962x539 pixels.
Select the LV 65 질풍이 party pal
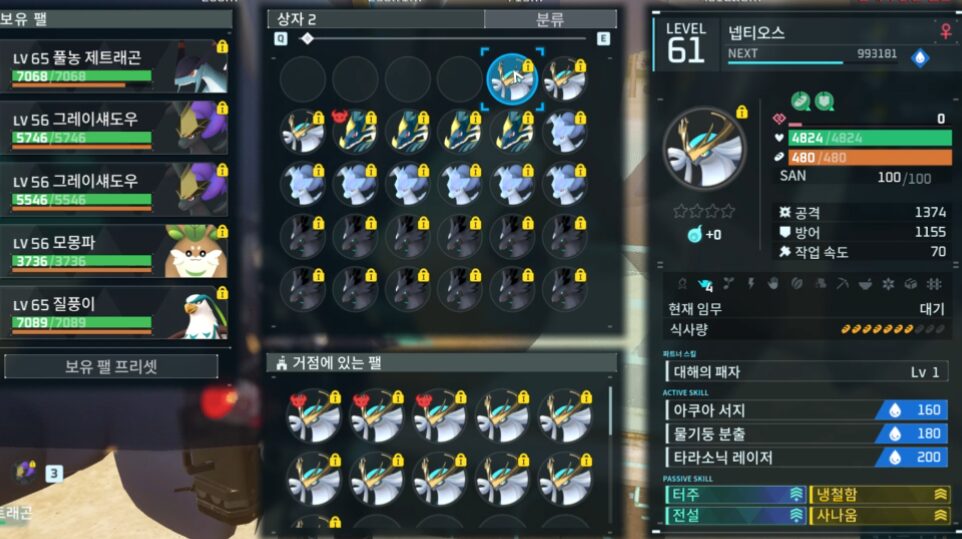[x=115, y=312]
